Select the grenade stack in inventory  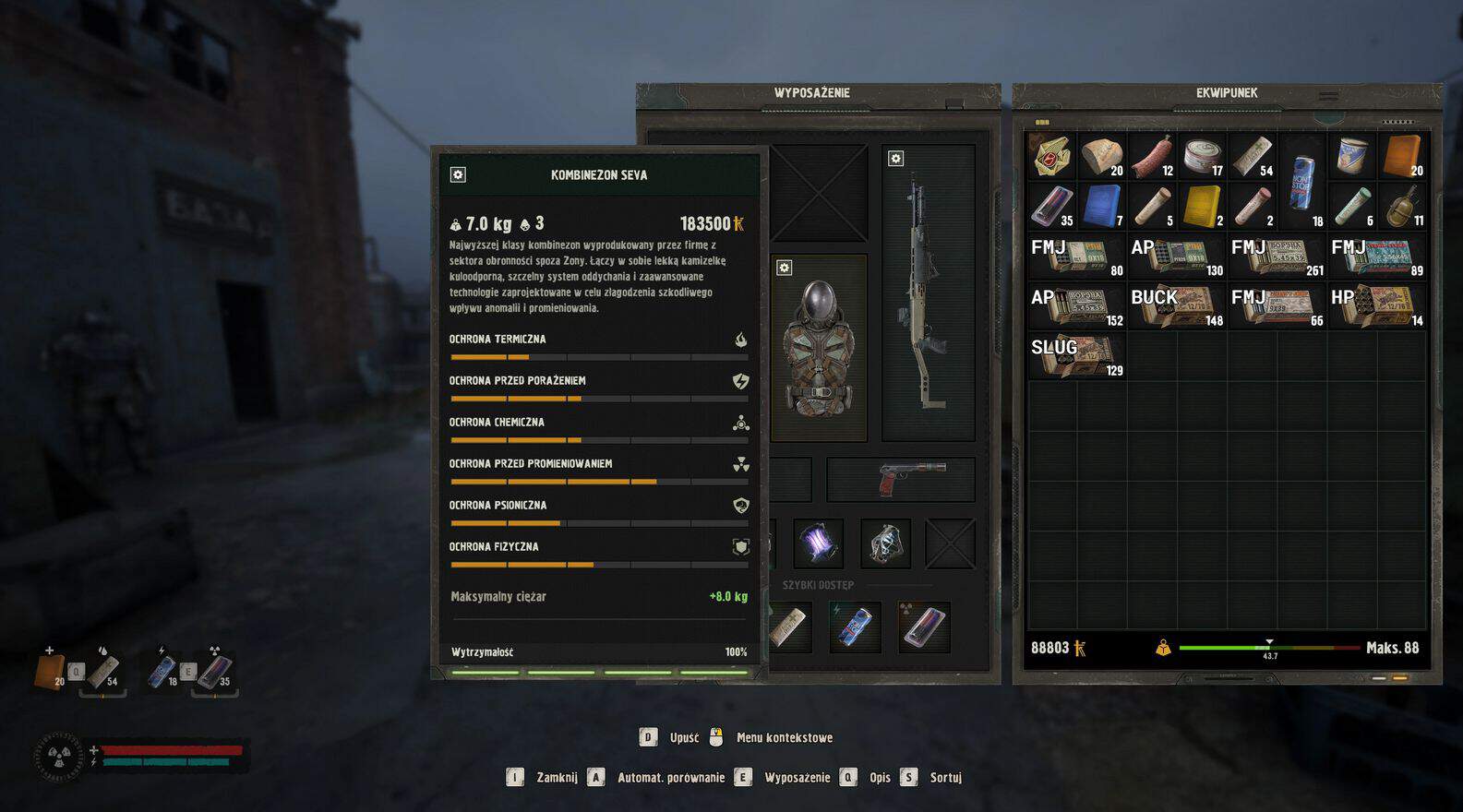(x=1401, y=206)
